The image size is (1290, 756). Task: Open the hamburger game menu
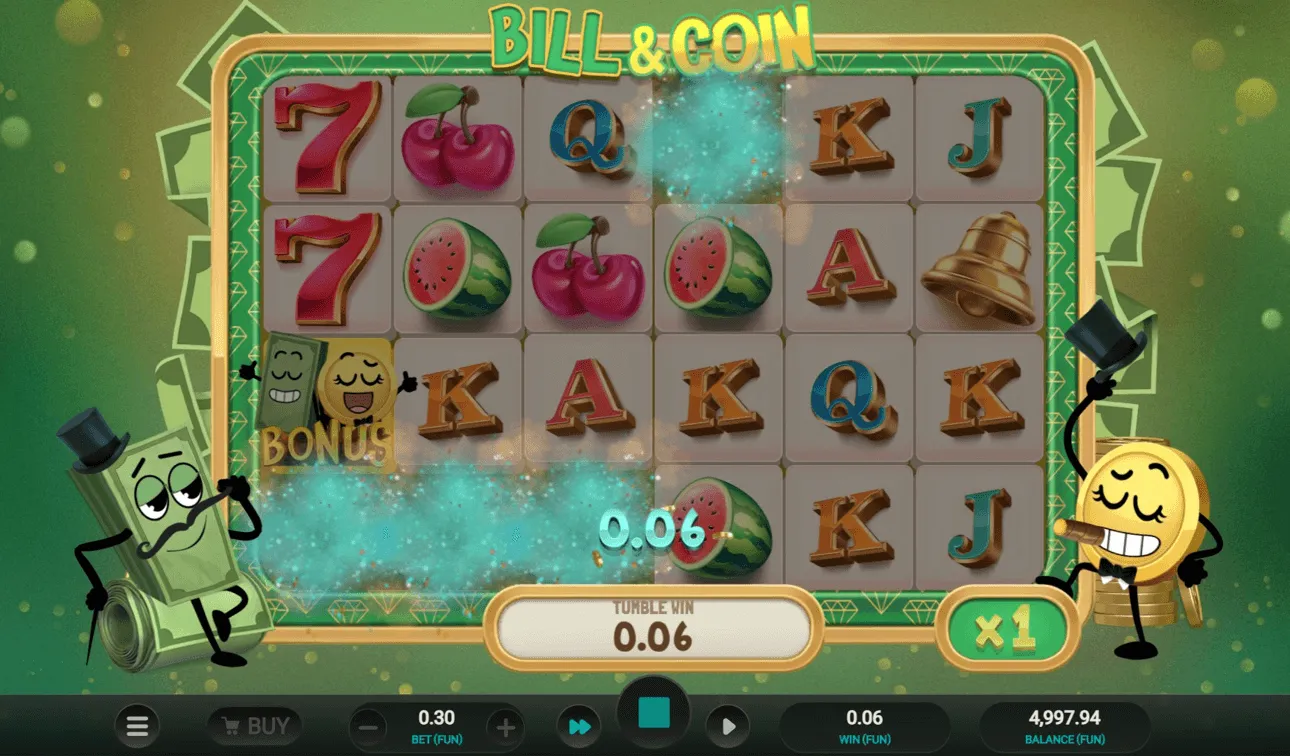[137, 725]
